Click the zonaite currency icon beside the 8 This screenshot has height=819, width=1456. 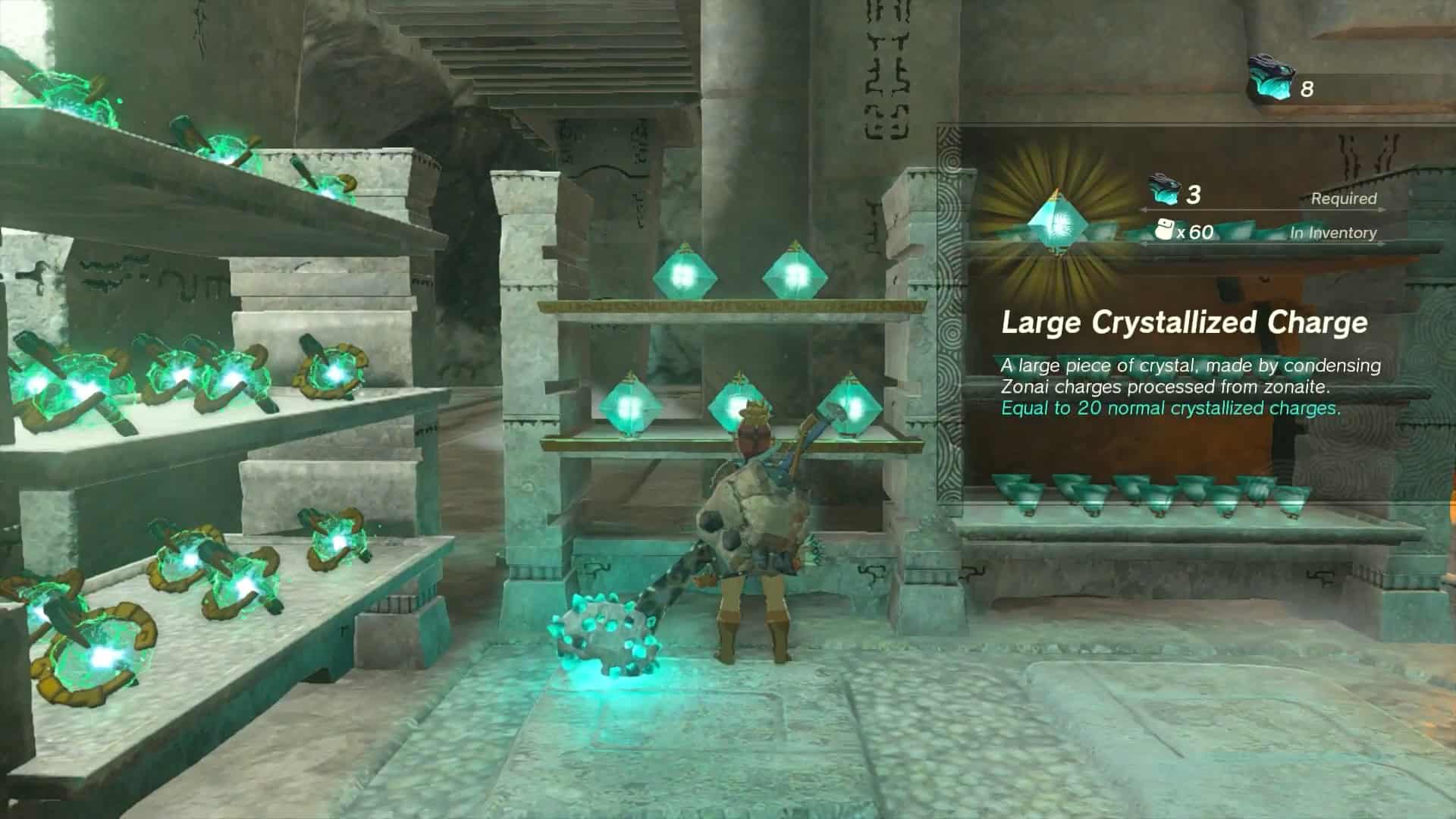click(1270, 80)
